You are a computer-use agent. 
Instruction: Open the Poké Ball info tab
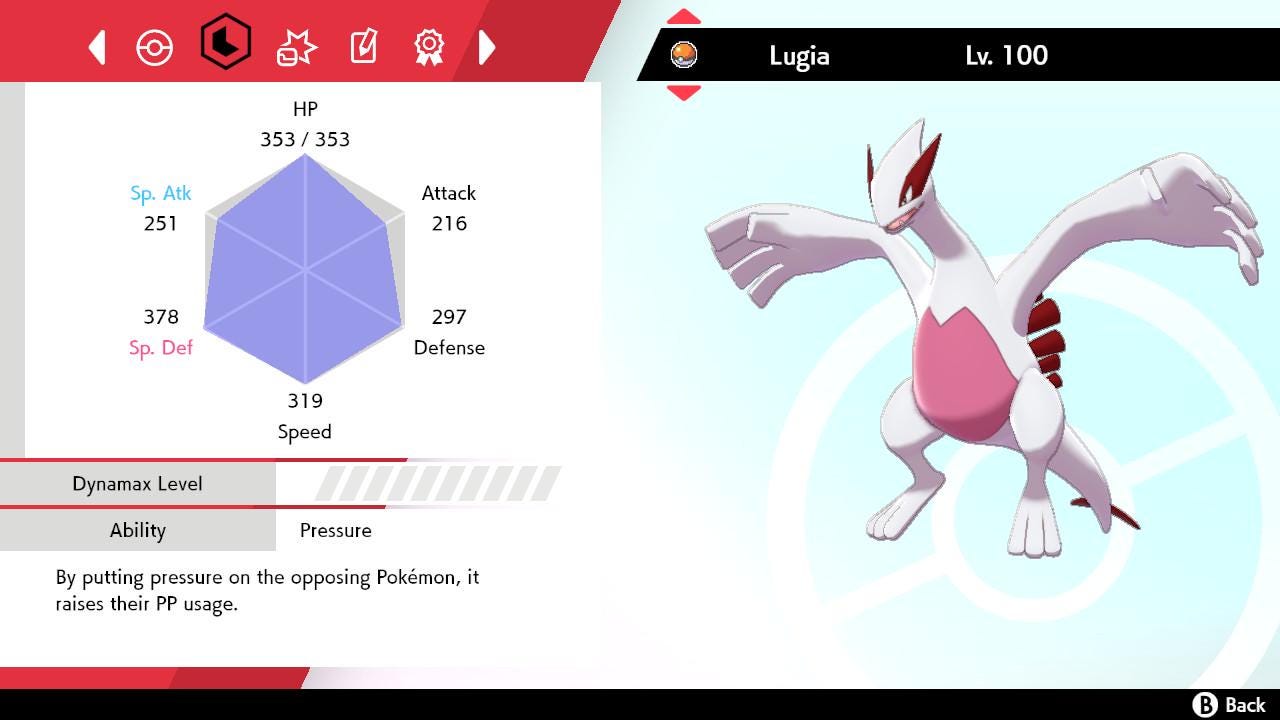tap(155, 47)
